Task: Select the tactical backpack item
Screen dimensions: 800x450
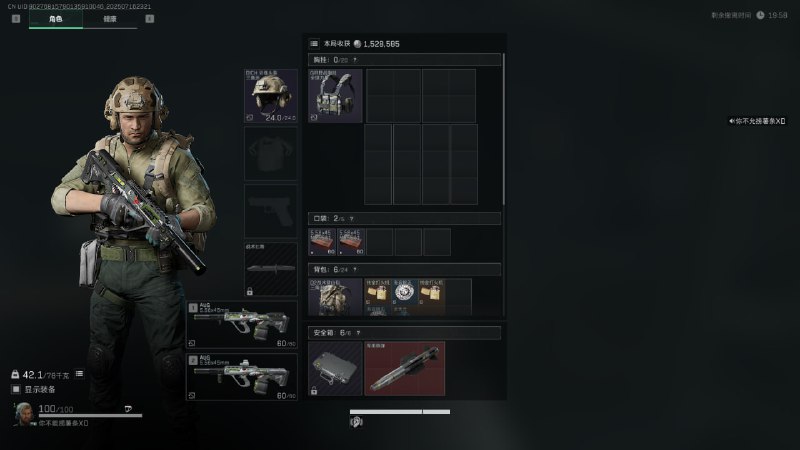Action: pyautogui.click(x=335, y=298)
